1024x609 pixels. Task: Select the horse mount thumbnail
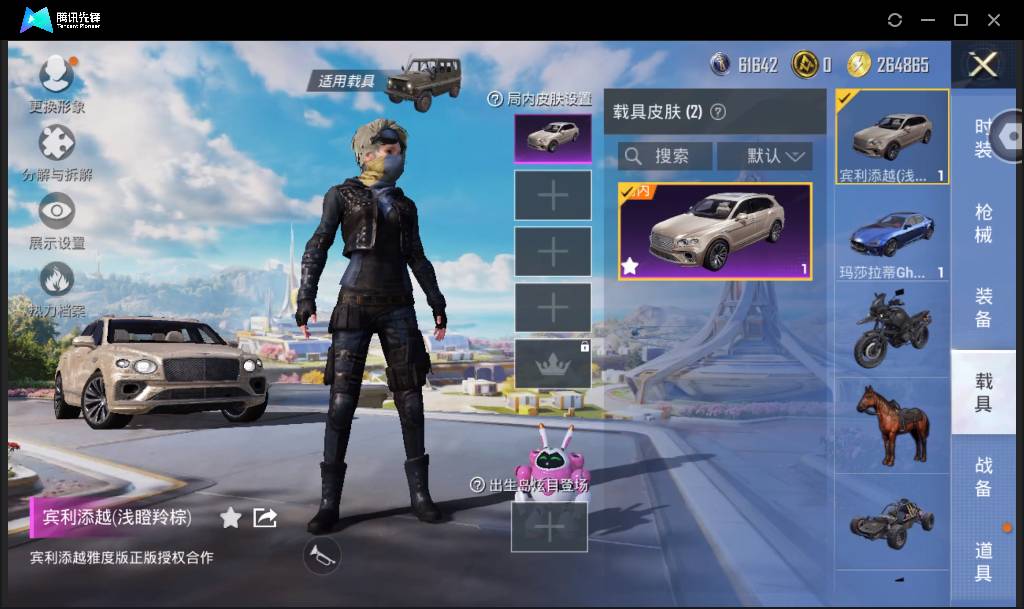click(892, 424)
